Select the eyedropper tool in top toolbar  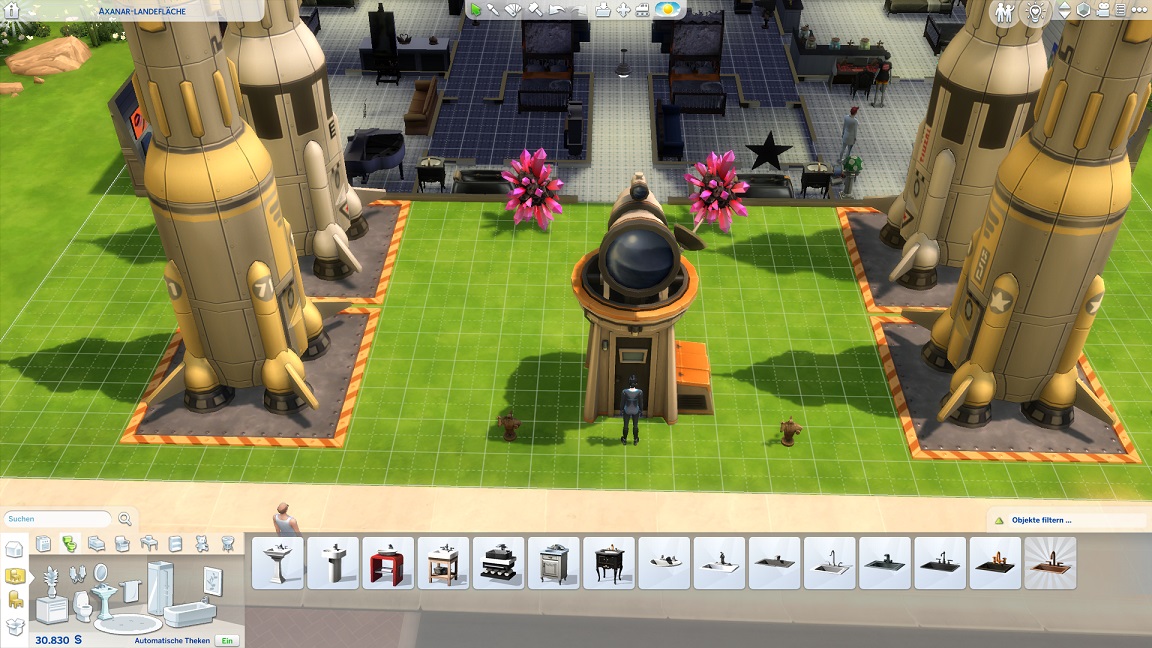494,10
